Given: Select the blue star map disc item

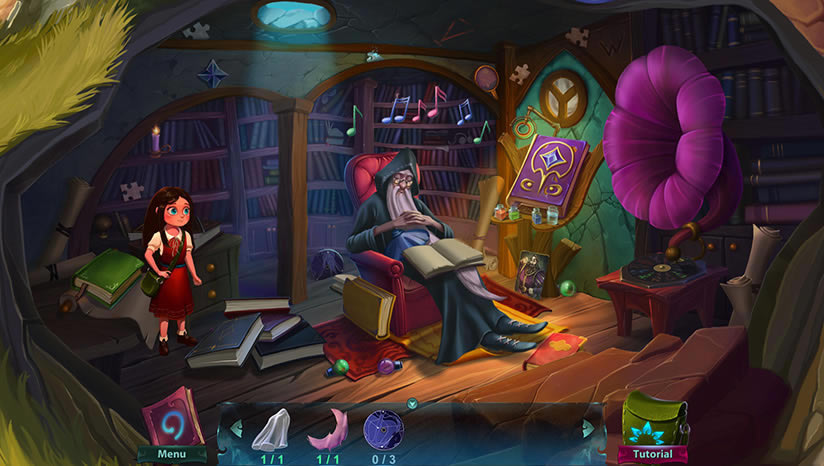Looking at the screenshot, I should [383, 429].
